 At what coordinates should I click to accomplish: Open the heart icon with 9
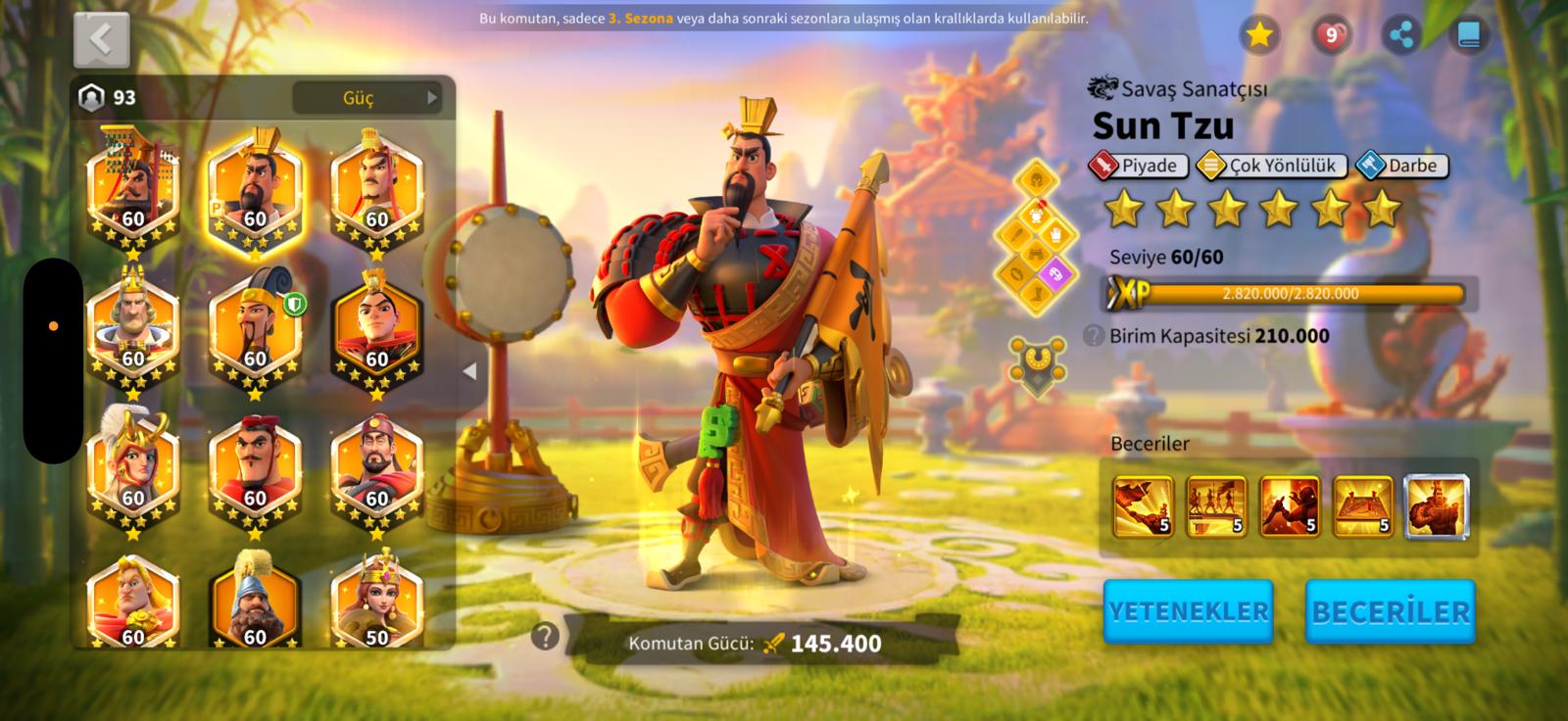tap(1331, 35)
